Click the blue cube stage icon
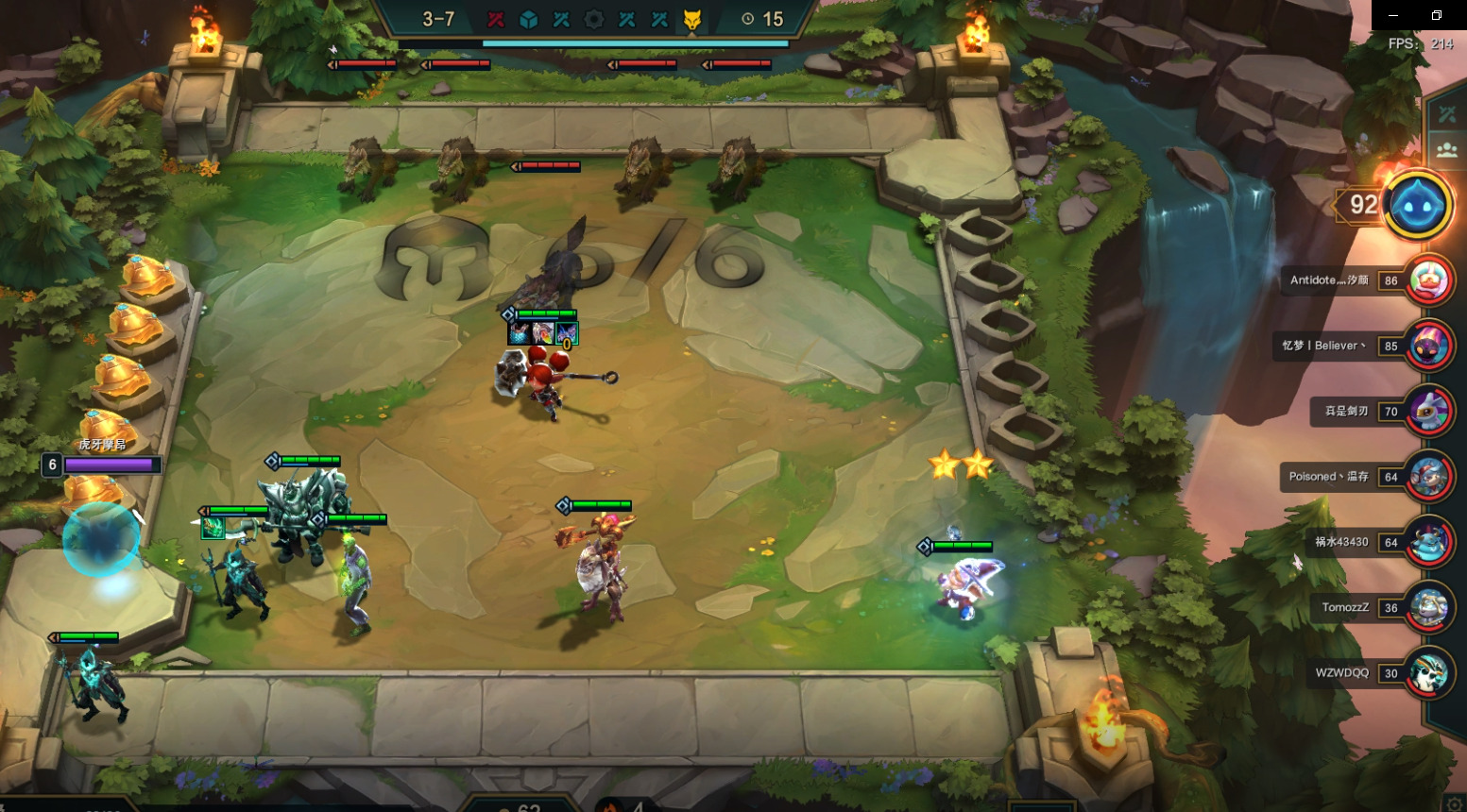This screenshot has width=1467, height=812. 529,19
